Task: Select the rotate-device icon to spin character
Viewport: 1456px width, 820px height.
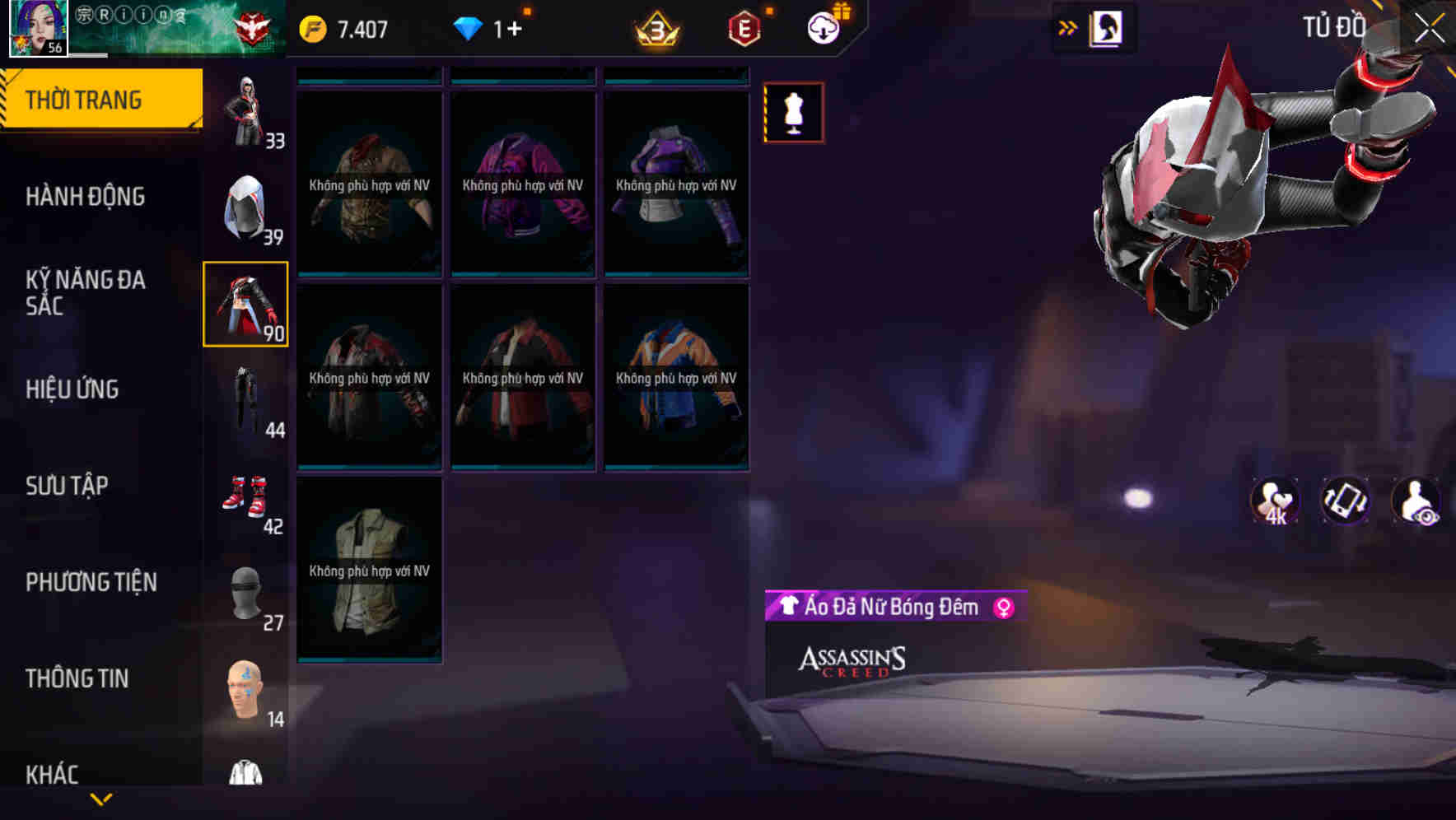Action: [1345, 501]
